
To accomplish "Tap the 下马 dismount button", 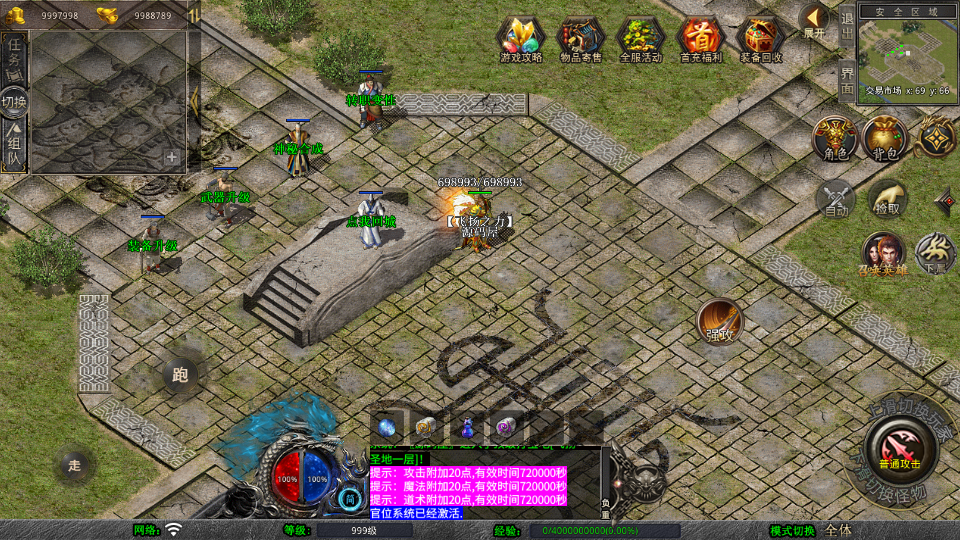I will pos(935,253).
